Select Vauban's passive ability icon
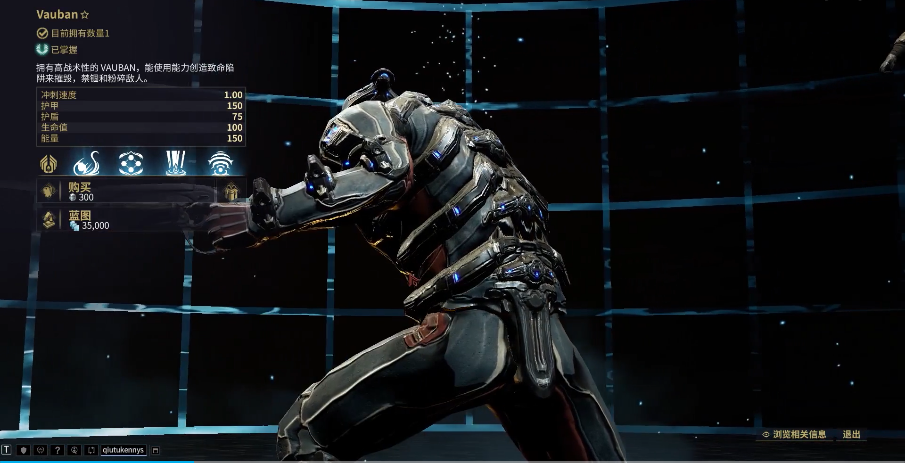The height and width of the screenshot is (463, 905). click(48, 162)
